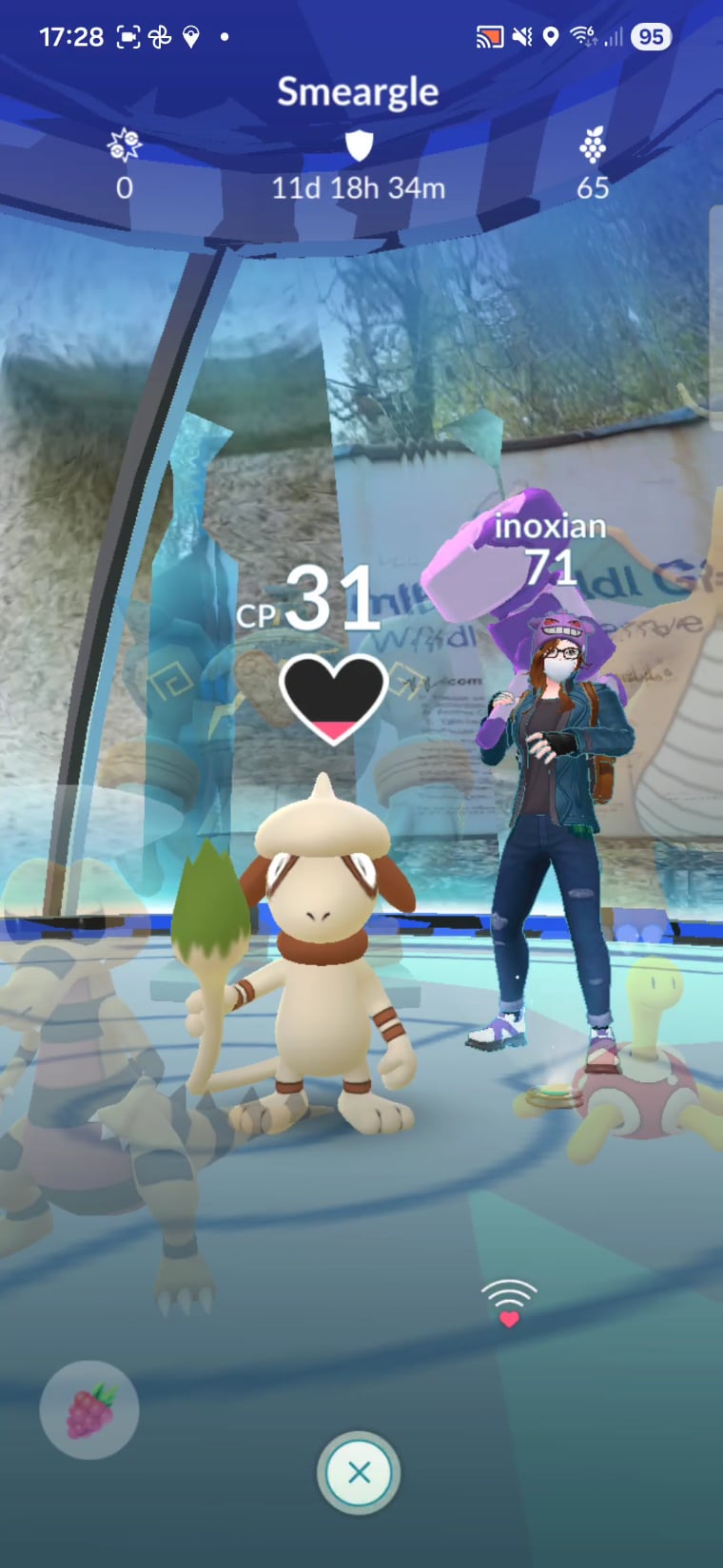Close the gym view with the X button
This screenshot has width=723, height=1568.
pos(359,1472)
